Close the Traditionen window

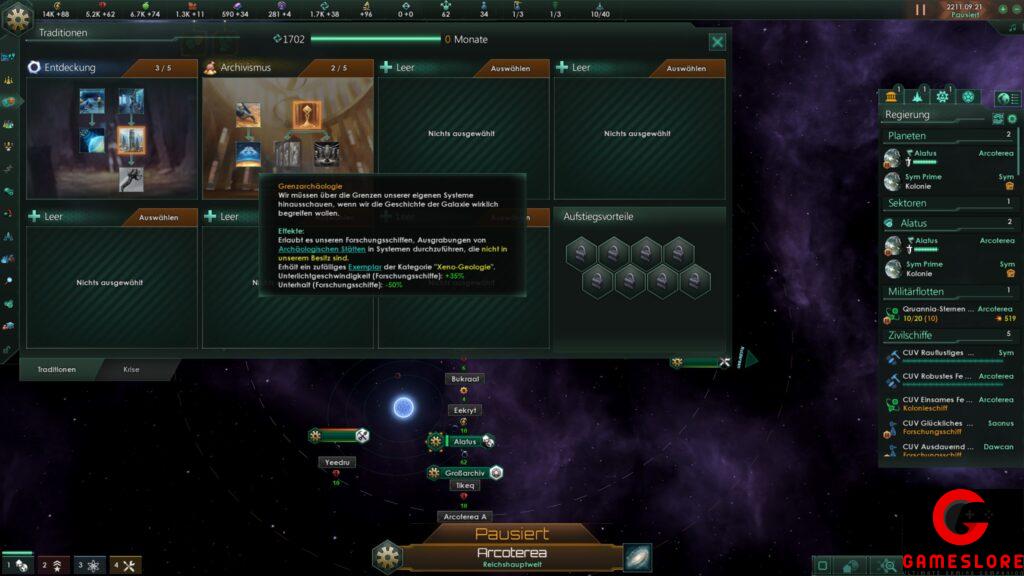[717, 42]
